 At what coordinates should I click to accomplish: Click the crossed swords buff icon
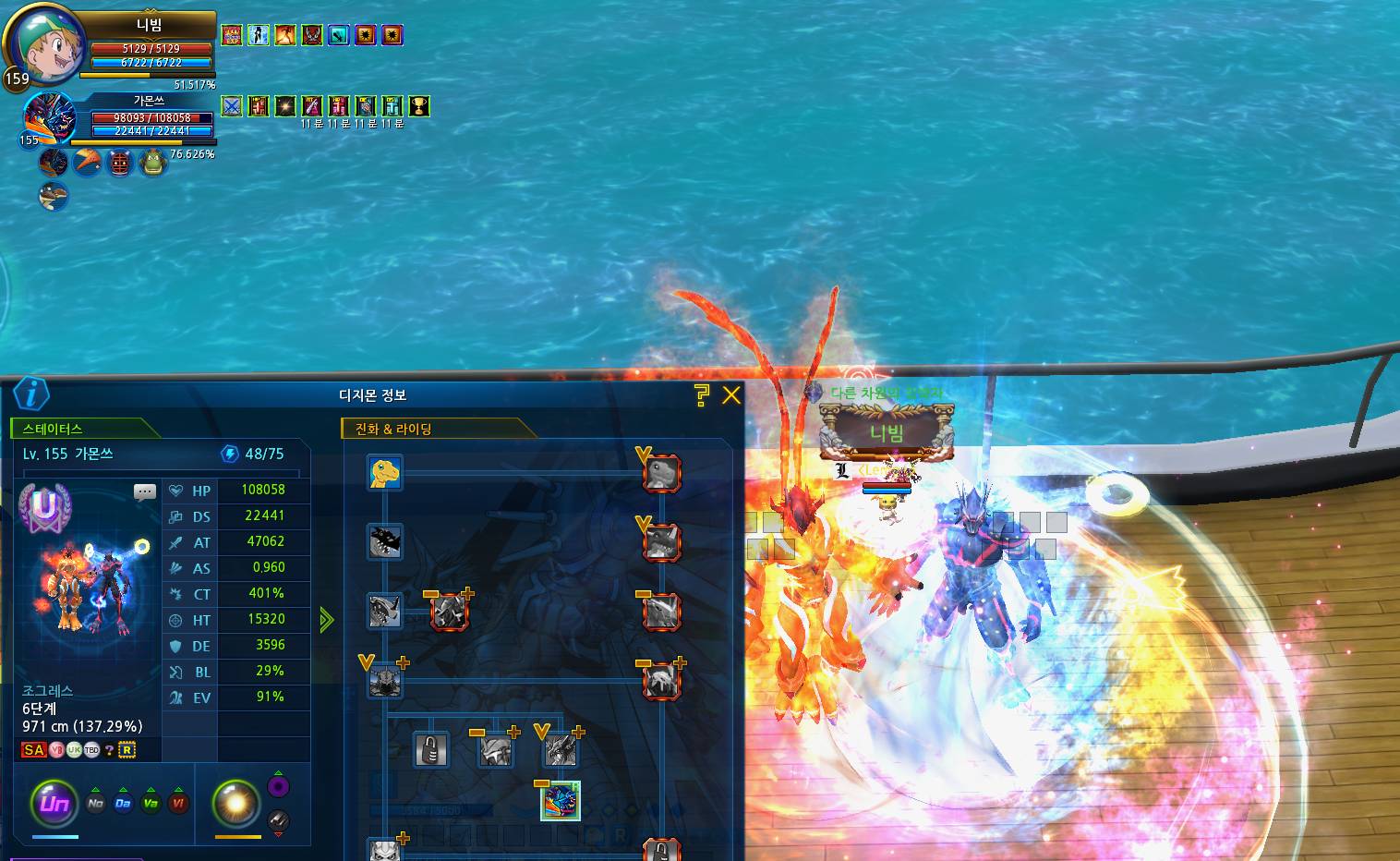click(232, 106)
